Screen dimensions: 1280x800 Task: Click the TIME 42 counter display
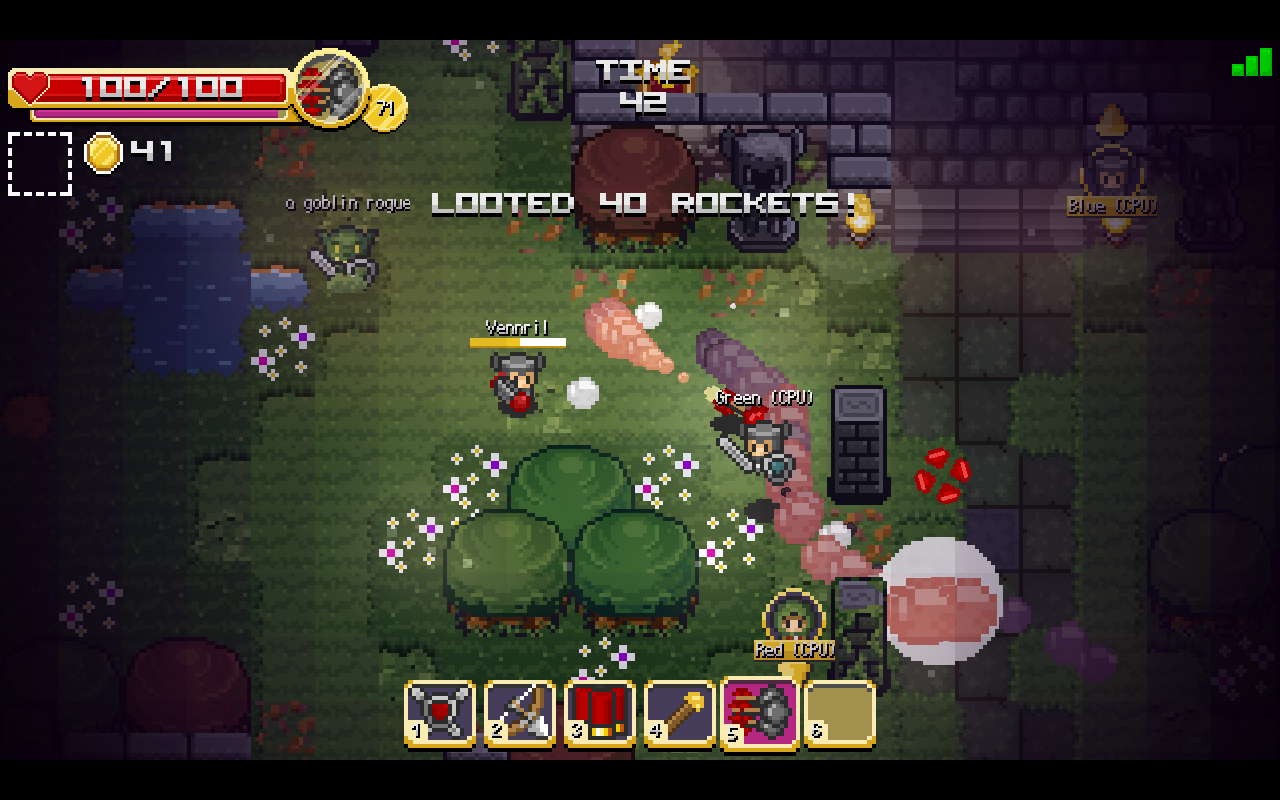pyautogui.click(x=641, y=85)
